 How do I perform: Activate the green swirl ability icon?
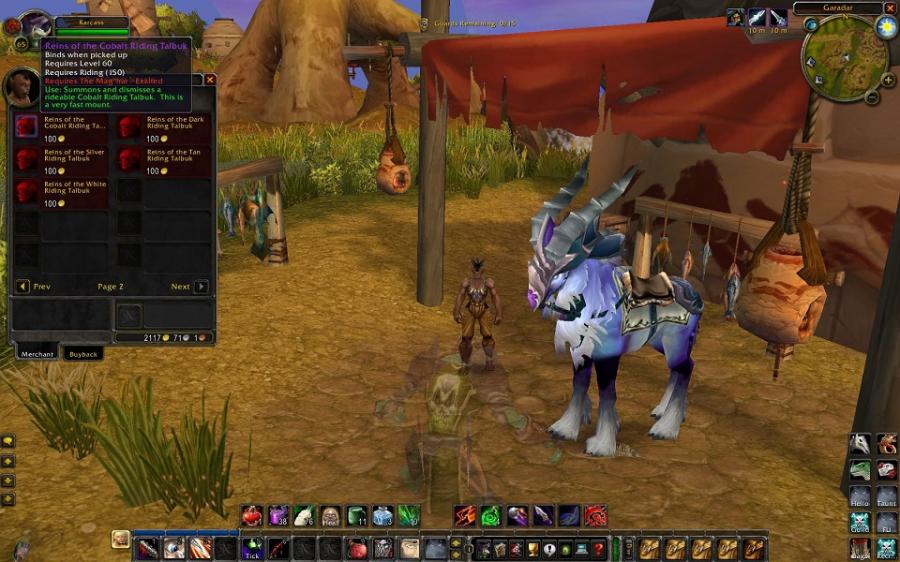tap(490, 516)
